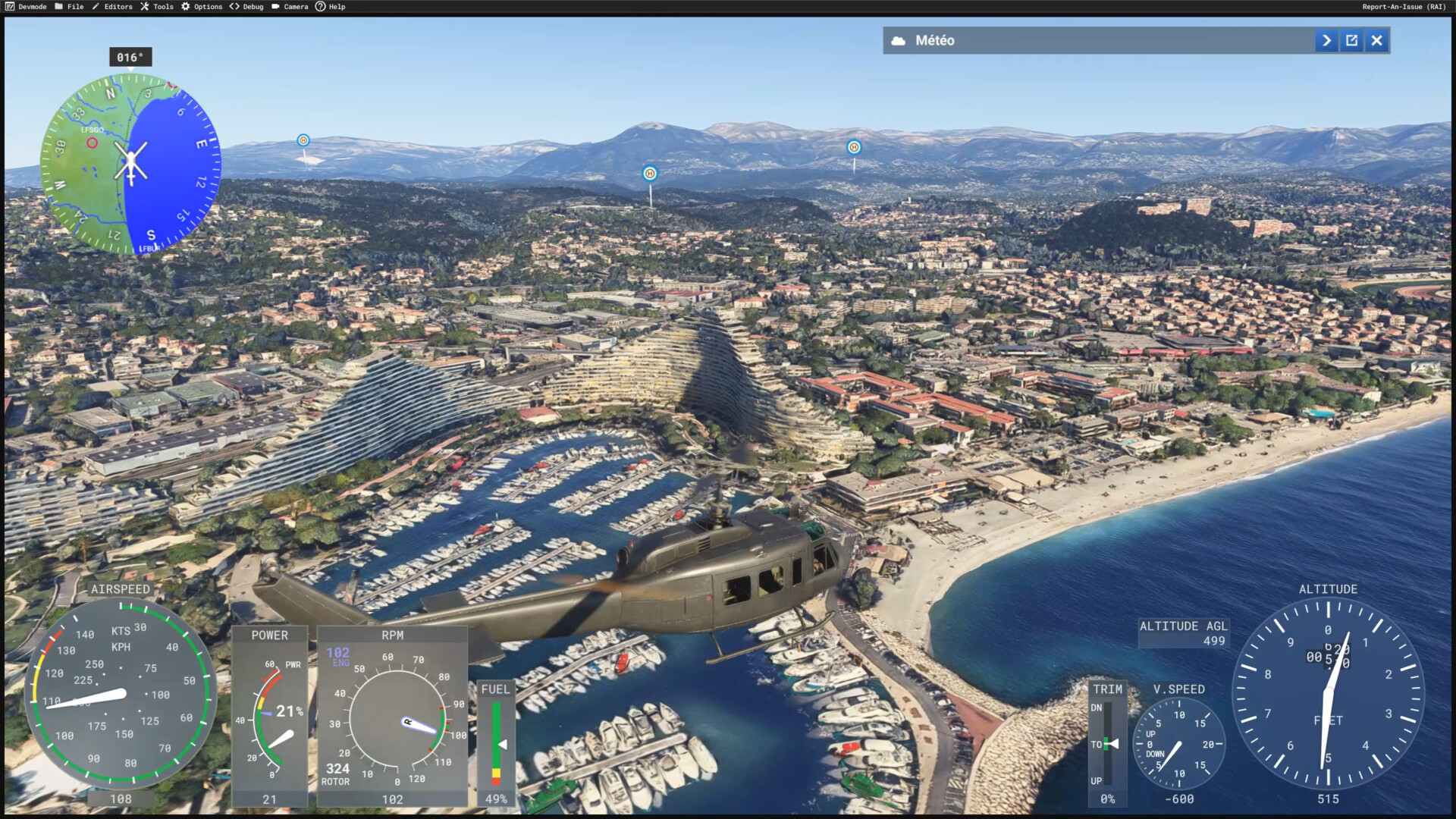
Task: Click the circular compass minimap
Action: [130, 164]
